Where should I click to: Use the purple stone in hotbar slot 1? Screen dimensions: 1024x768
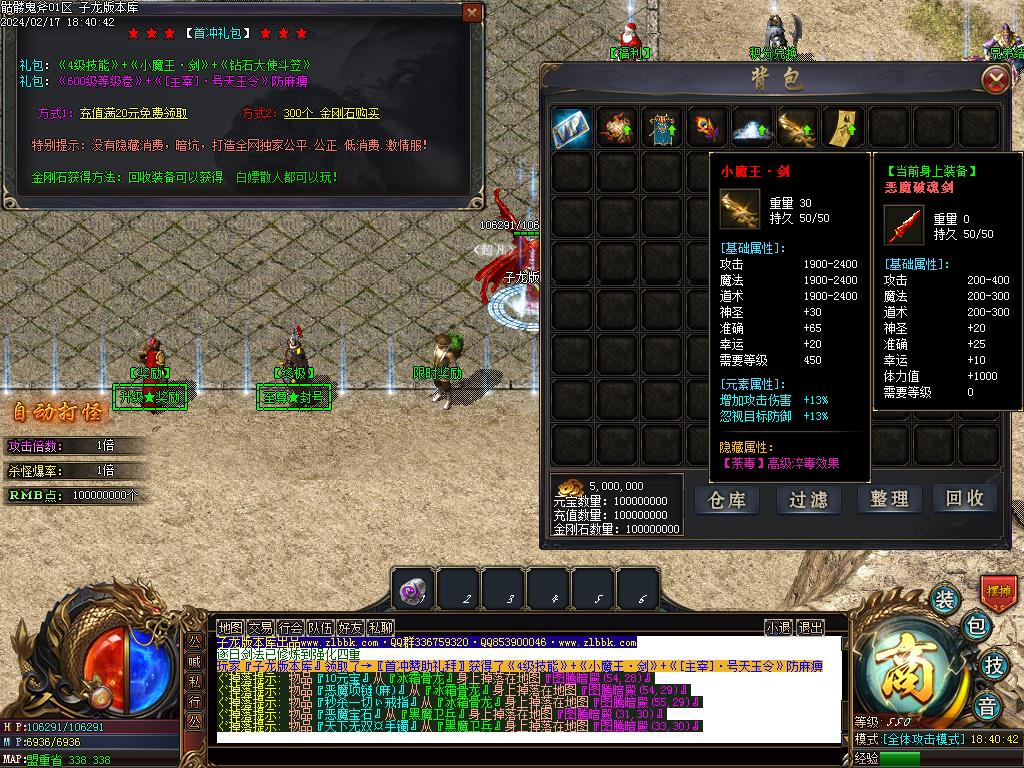pyautogui.click(x=413, y=590)
